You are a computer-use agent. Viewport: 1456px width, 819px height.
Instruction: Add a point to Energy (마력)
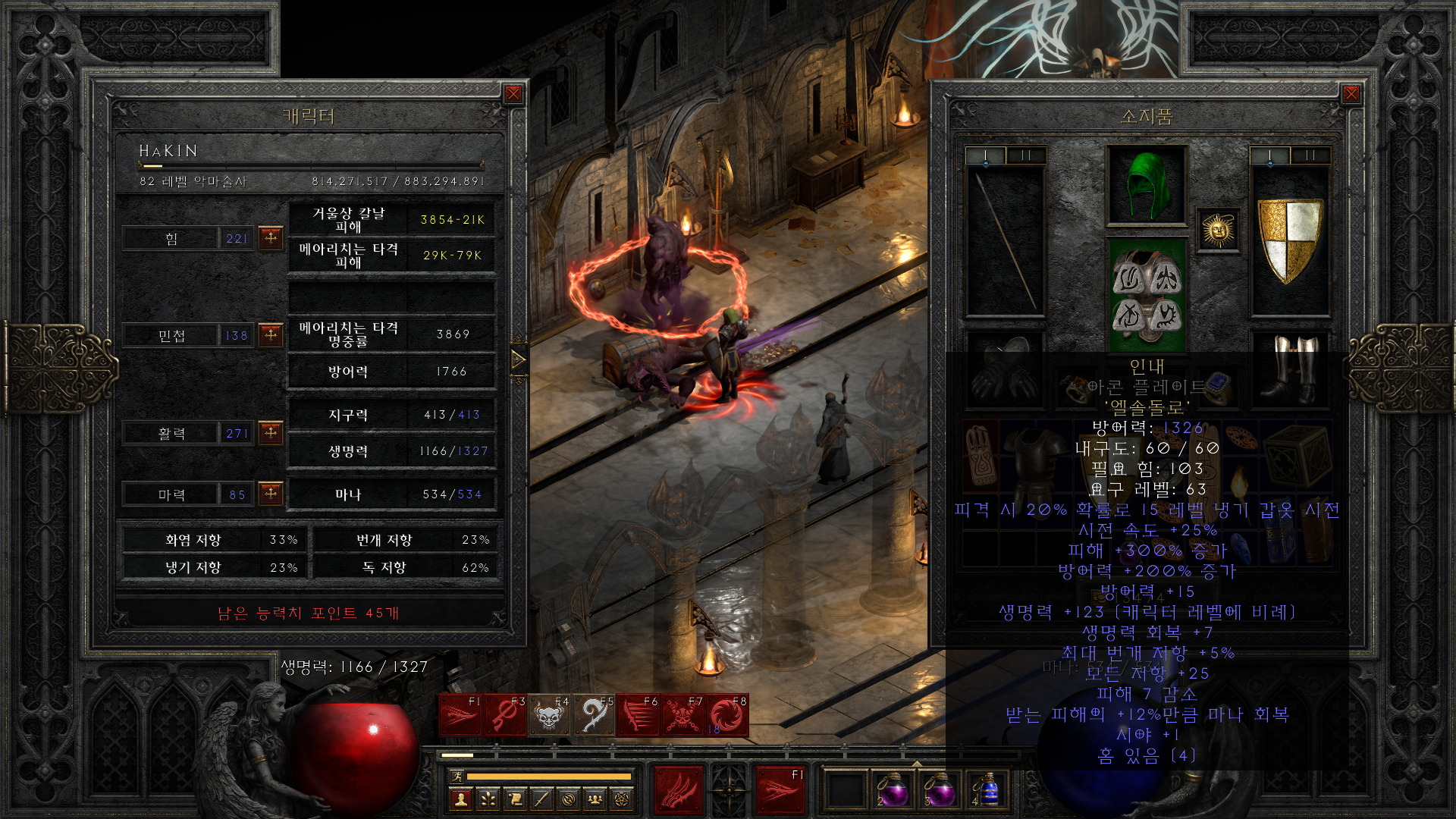click(x=271, y=494)
